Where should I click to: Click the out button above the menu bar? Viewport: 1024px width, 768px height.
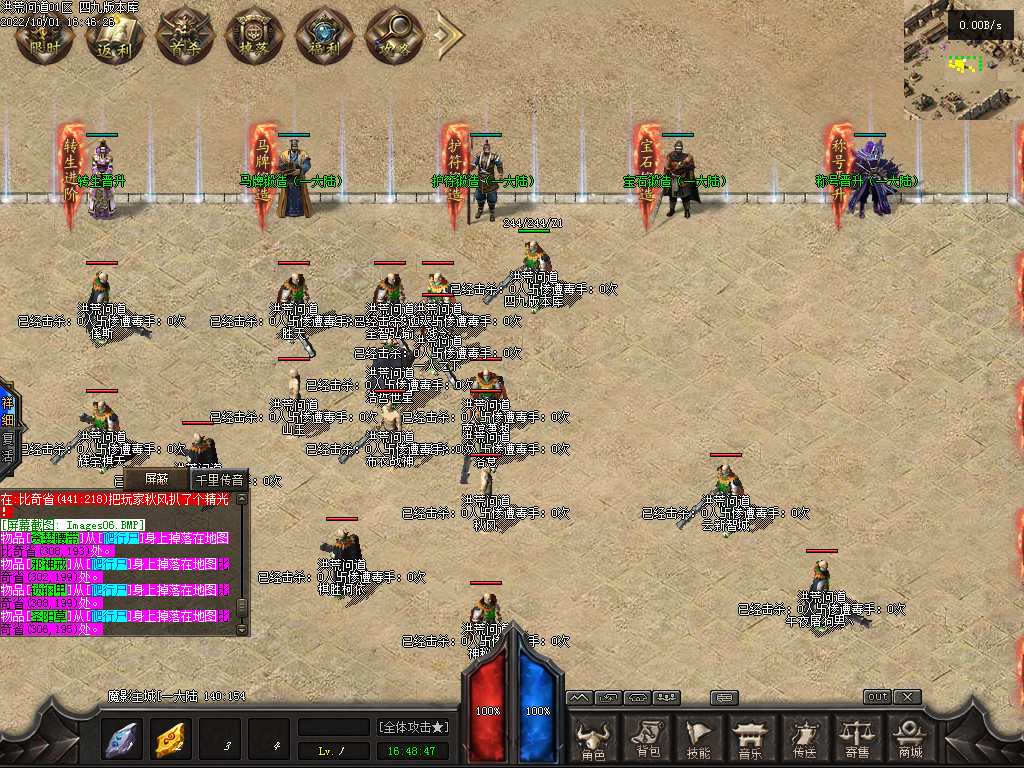tap(877, 697)
